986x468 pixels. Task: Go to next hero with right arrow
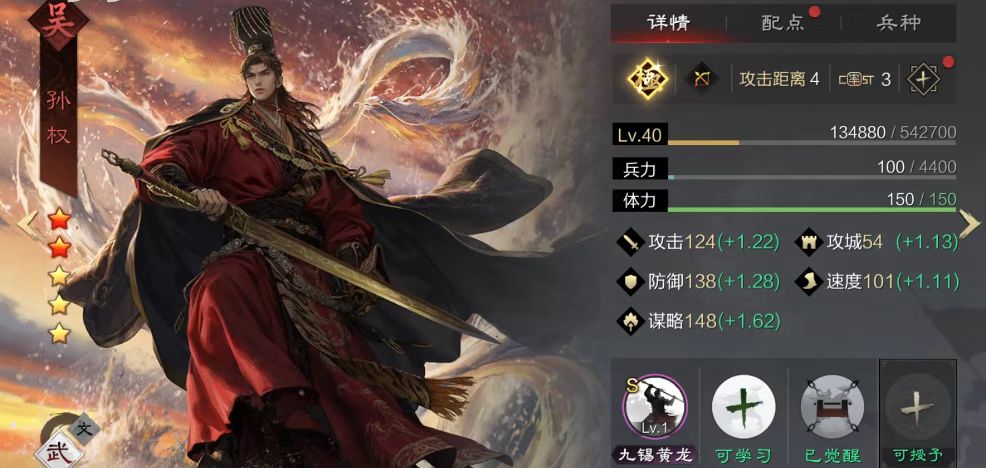(968, 224)
